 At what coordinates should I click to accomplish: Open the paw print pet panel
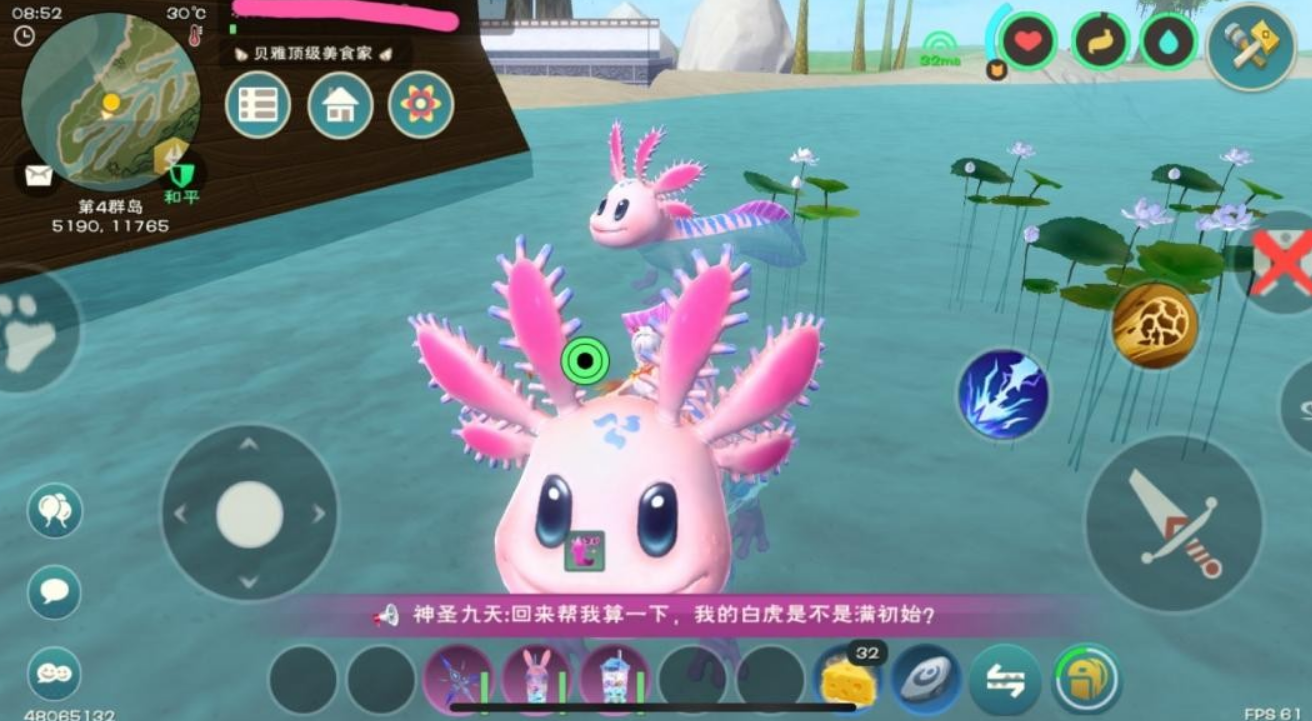coord(32,330)
